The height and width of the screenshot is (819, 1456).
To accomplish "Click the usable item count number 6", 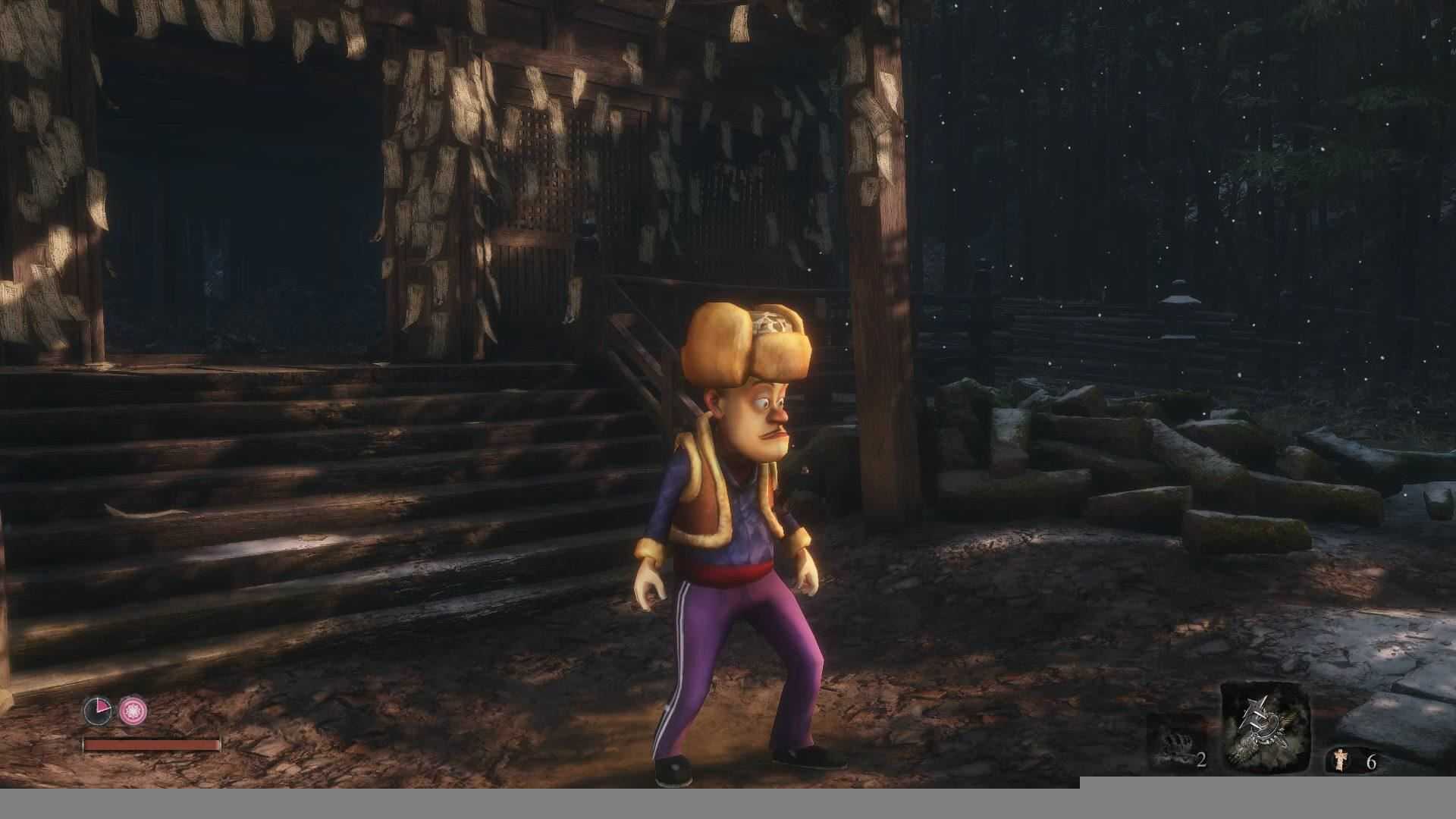I will pyautogui.click(x=1372, y=761).
